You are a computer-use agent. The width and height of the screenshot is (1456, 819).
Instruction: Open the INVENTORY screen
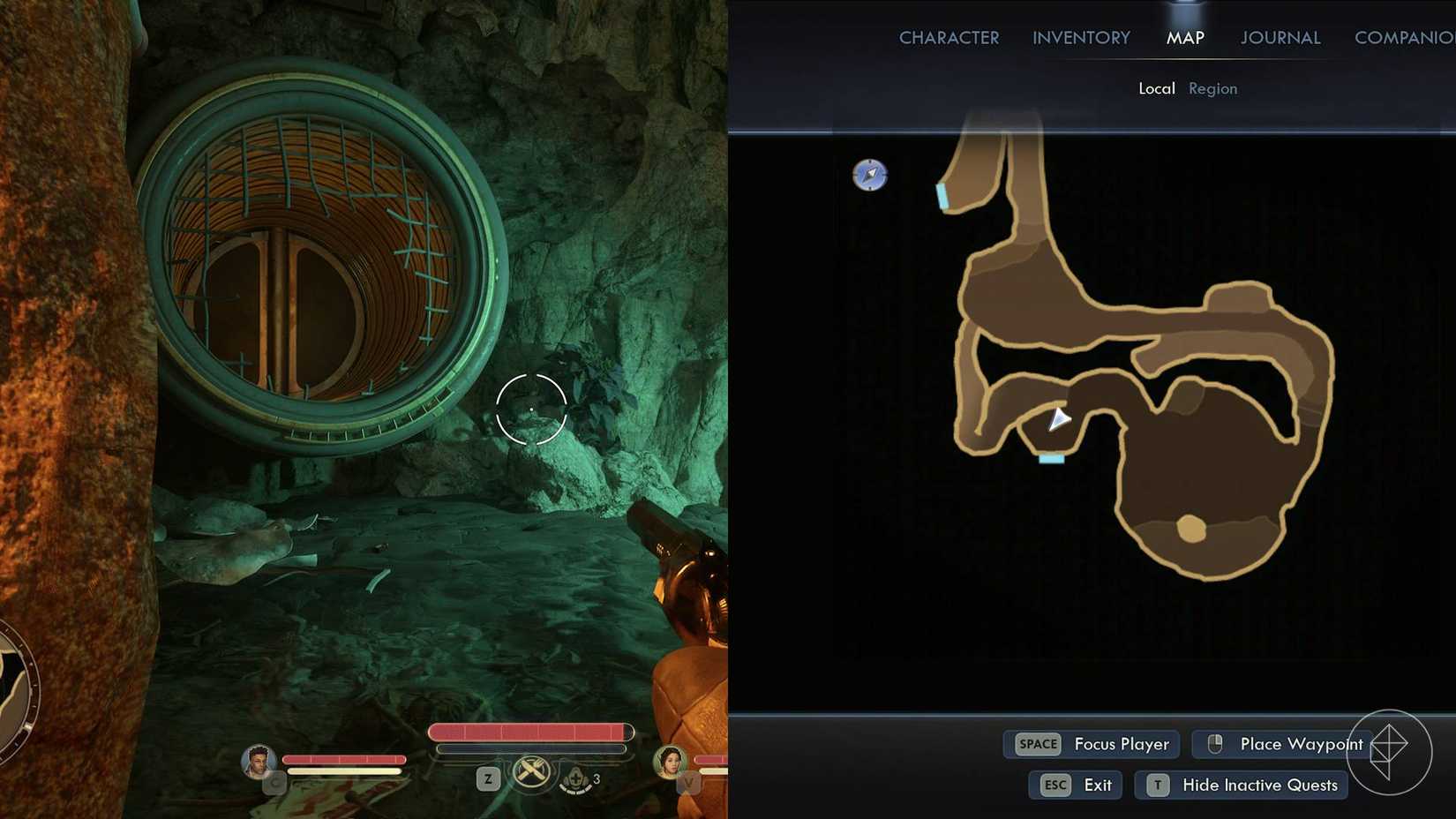1080,37
